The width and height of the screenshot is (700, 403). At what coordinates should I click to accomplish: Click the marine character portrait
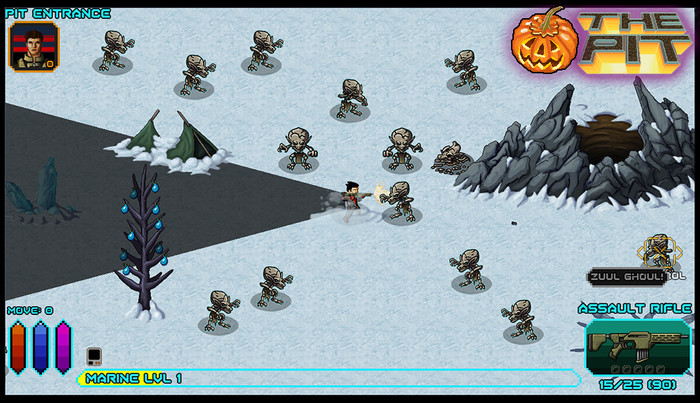[33, 47]
